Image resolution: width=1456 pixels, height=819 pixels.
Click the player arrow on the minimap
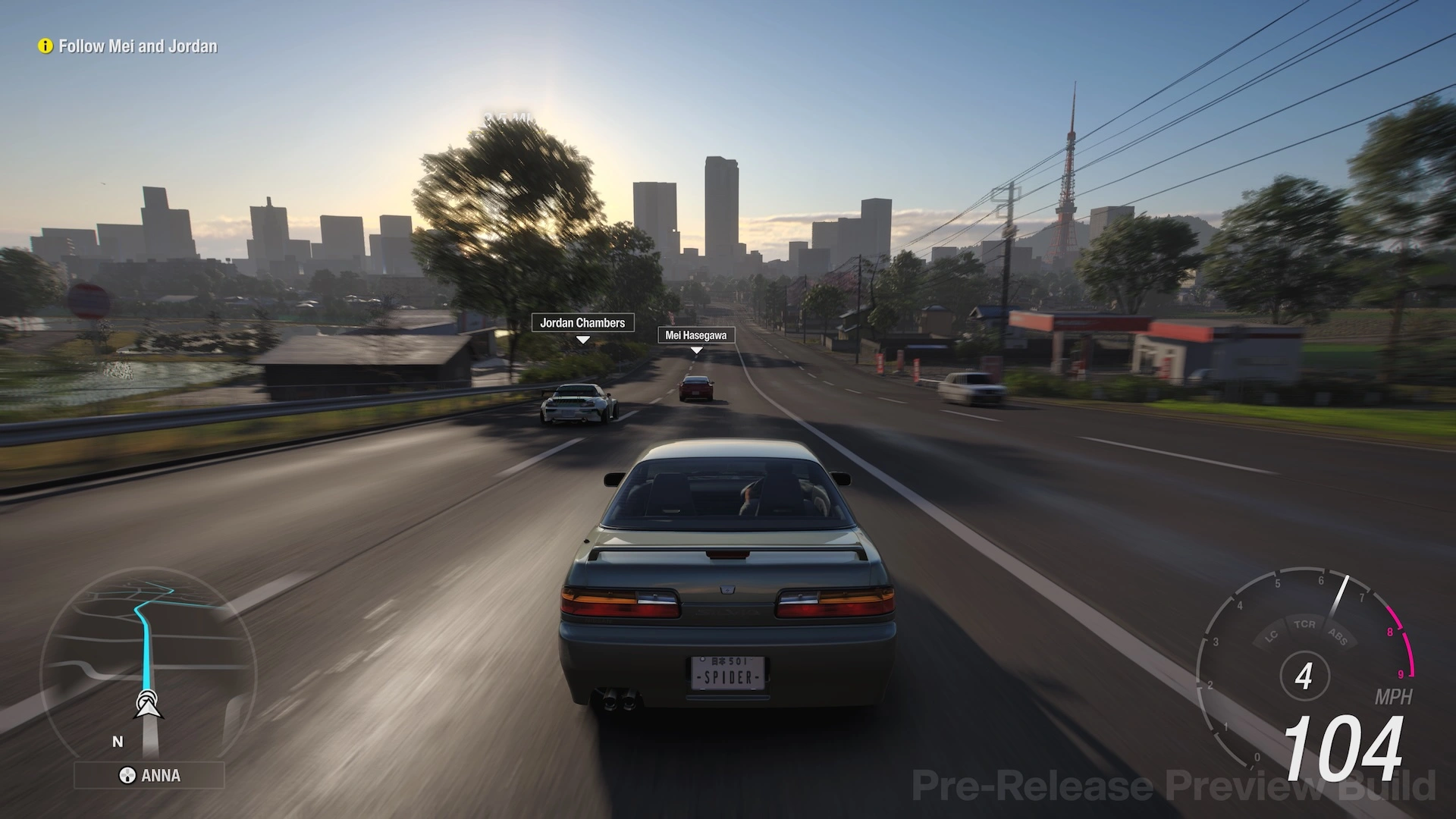[x=149, y=704]
